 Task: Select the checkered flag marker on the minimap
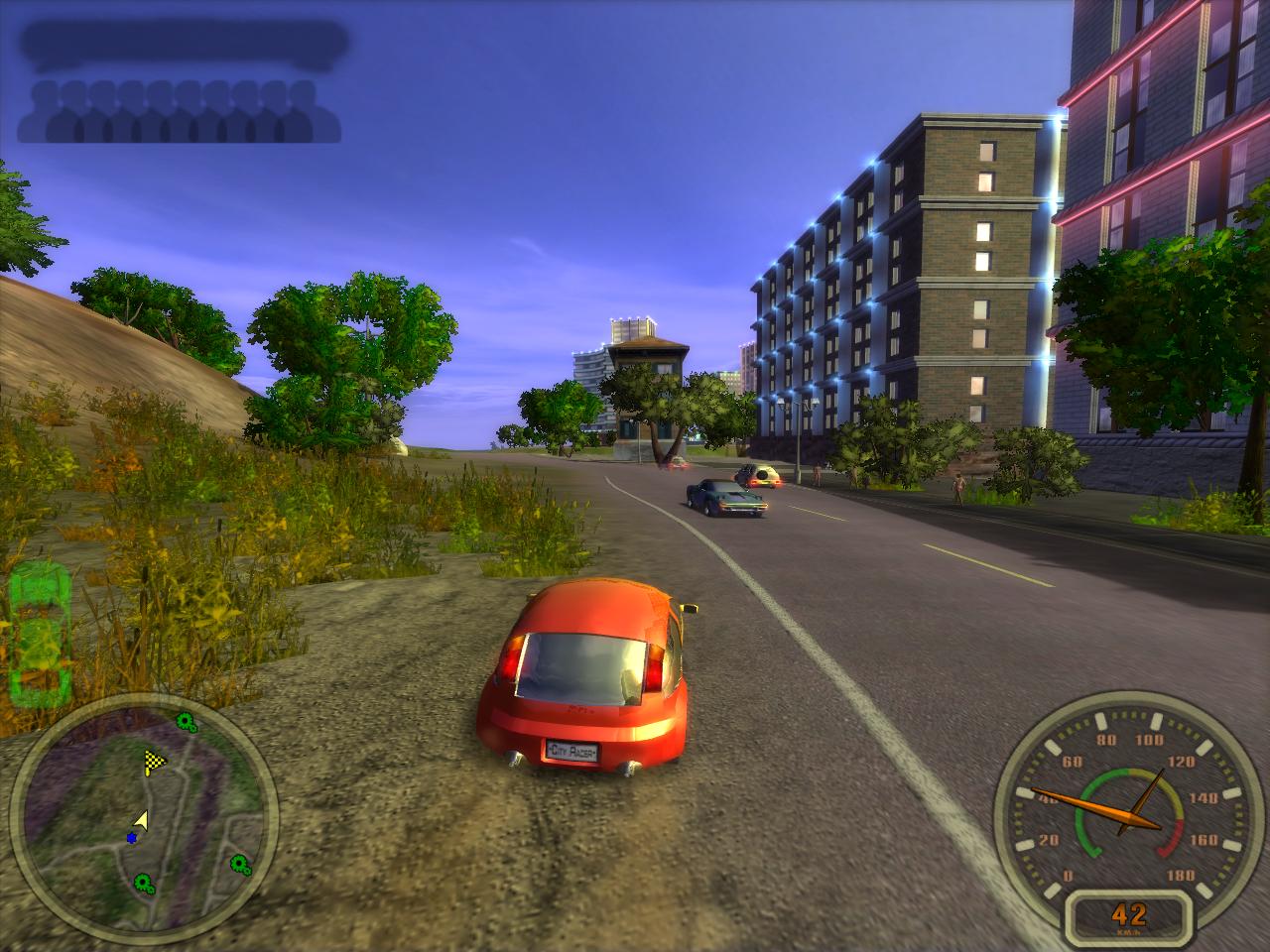[x=154, y=762]
